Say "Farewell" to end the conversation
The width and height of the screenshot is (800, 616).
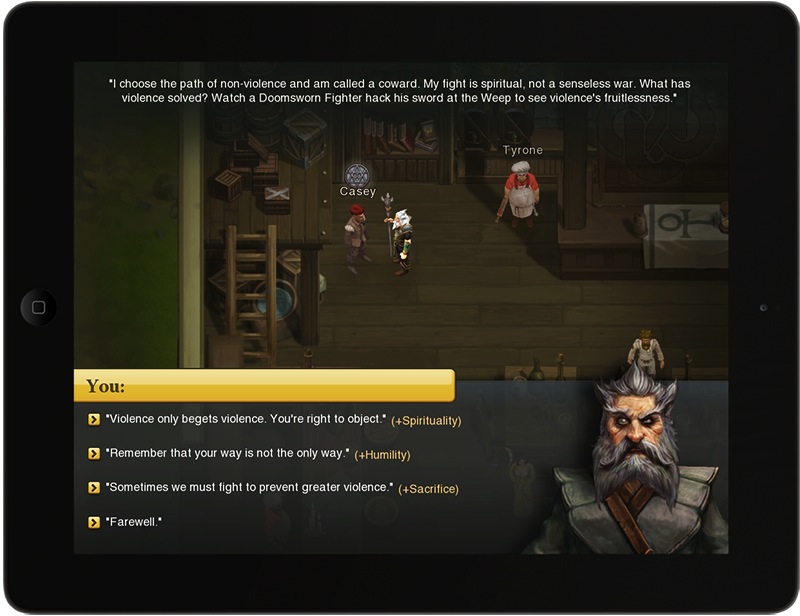(133, 522)
